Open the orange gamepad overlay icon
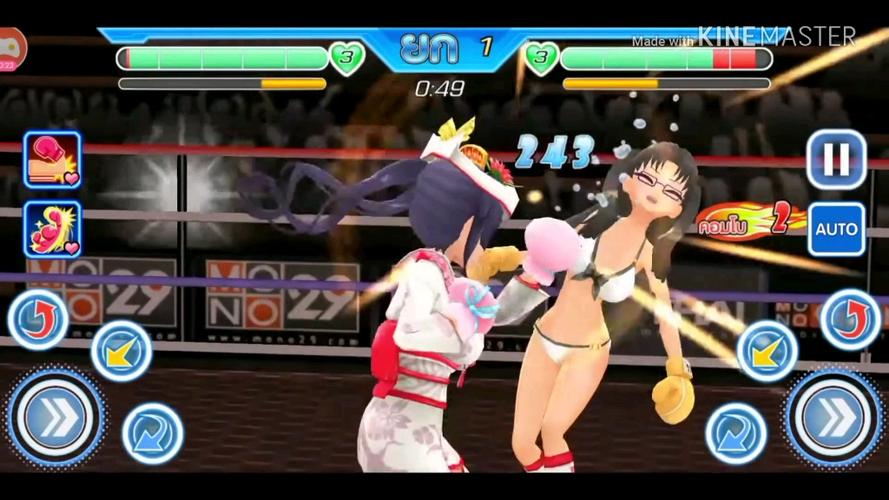Viewport: 889px width, 500px height. point(10,47)
